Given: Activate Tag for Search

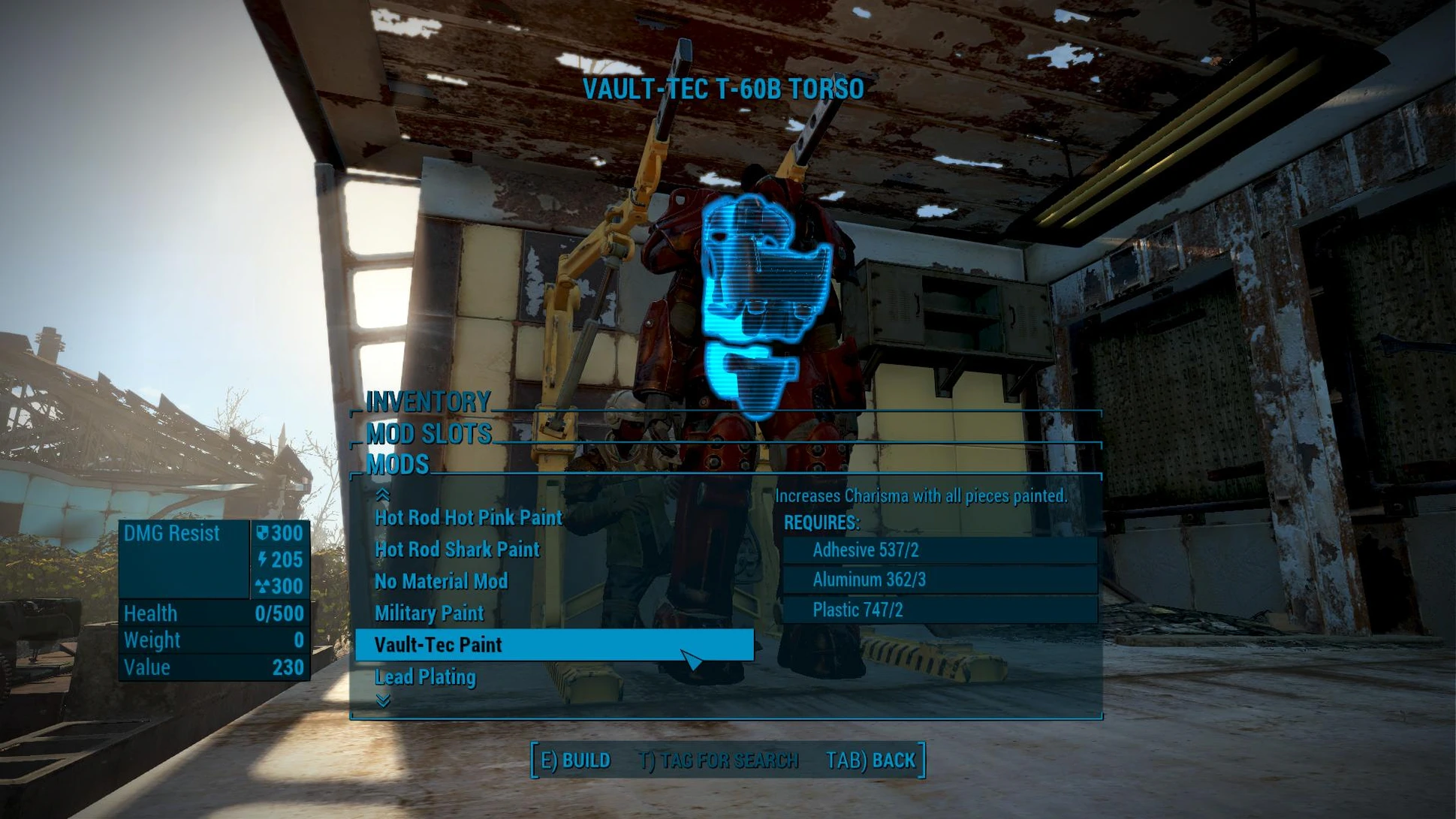Looking at the screenshot, I should pos(718,760).
